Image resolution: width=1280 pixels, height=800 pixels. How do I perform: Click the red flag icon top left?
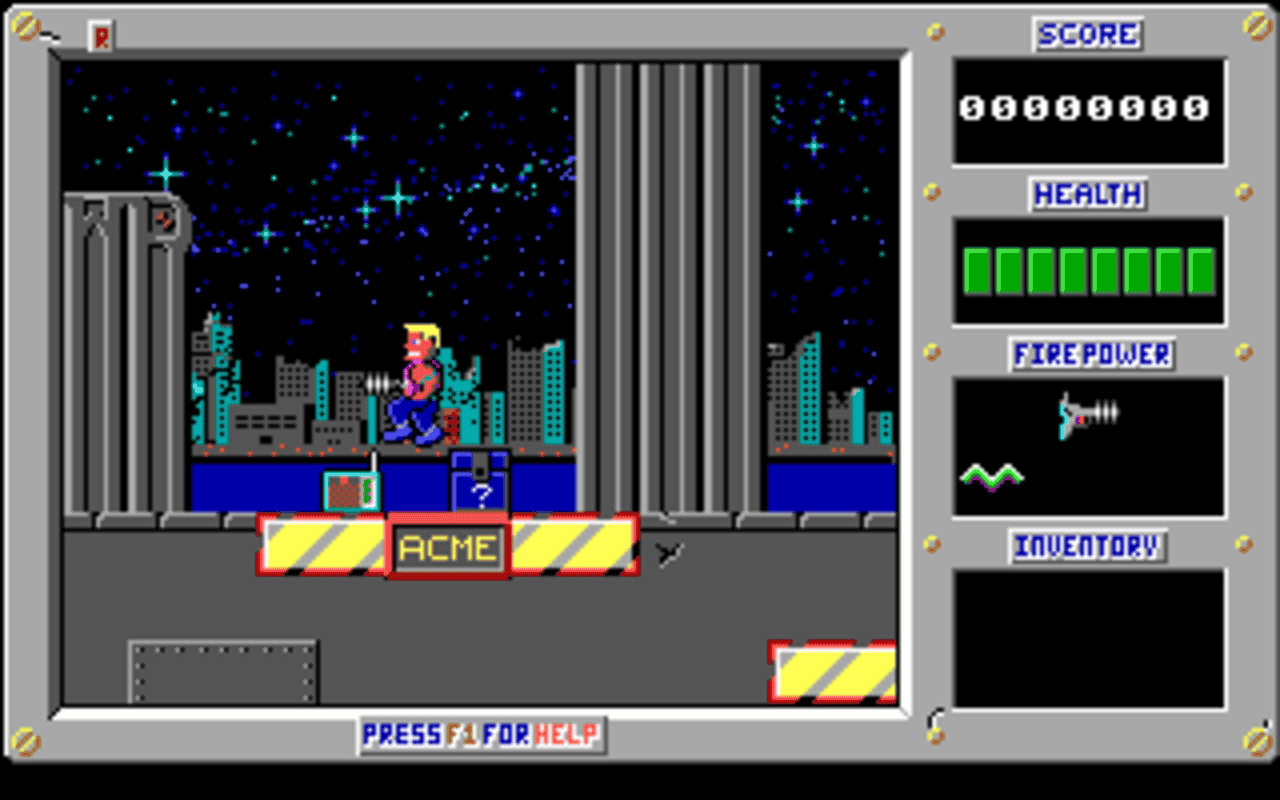click(x=99, y=37)
